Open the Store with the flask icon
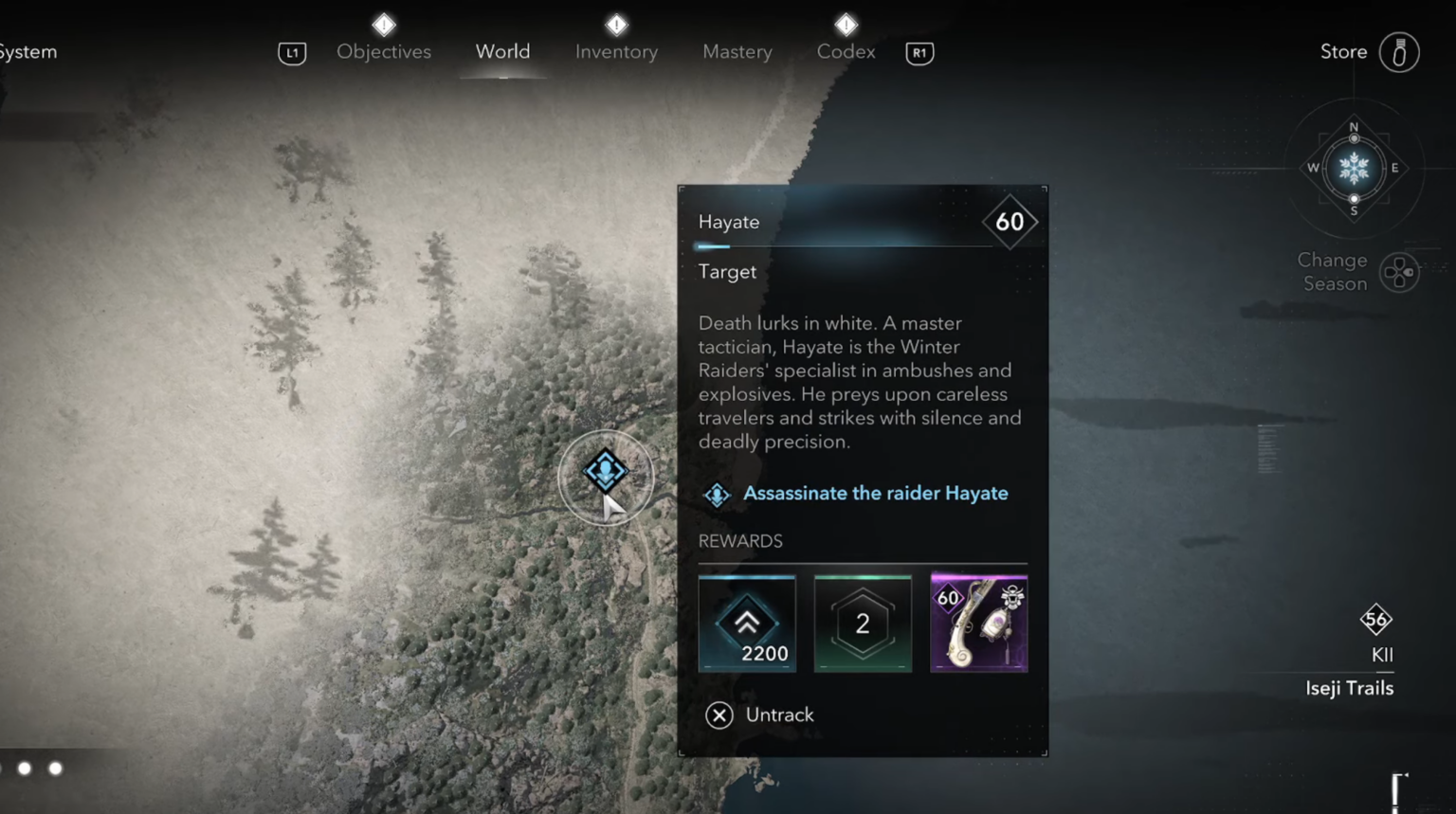This screenshot has height=814, width=1456. coord(1400,53)
